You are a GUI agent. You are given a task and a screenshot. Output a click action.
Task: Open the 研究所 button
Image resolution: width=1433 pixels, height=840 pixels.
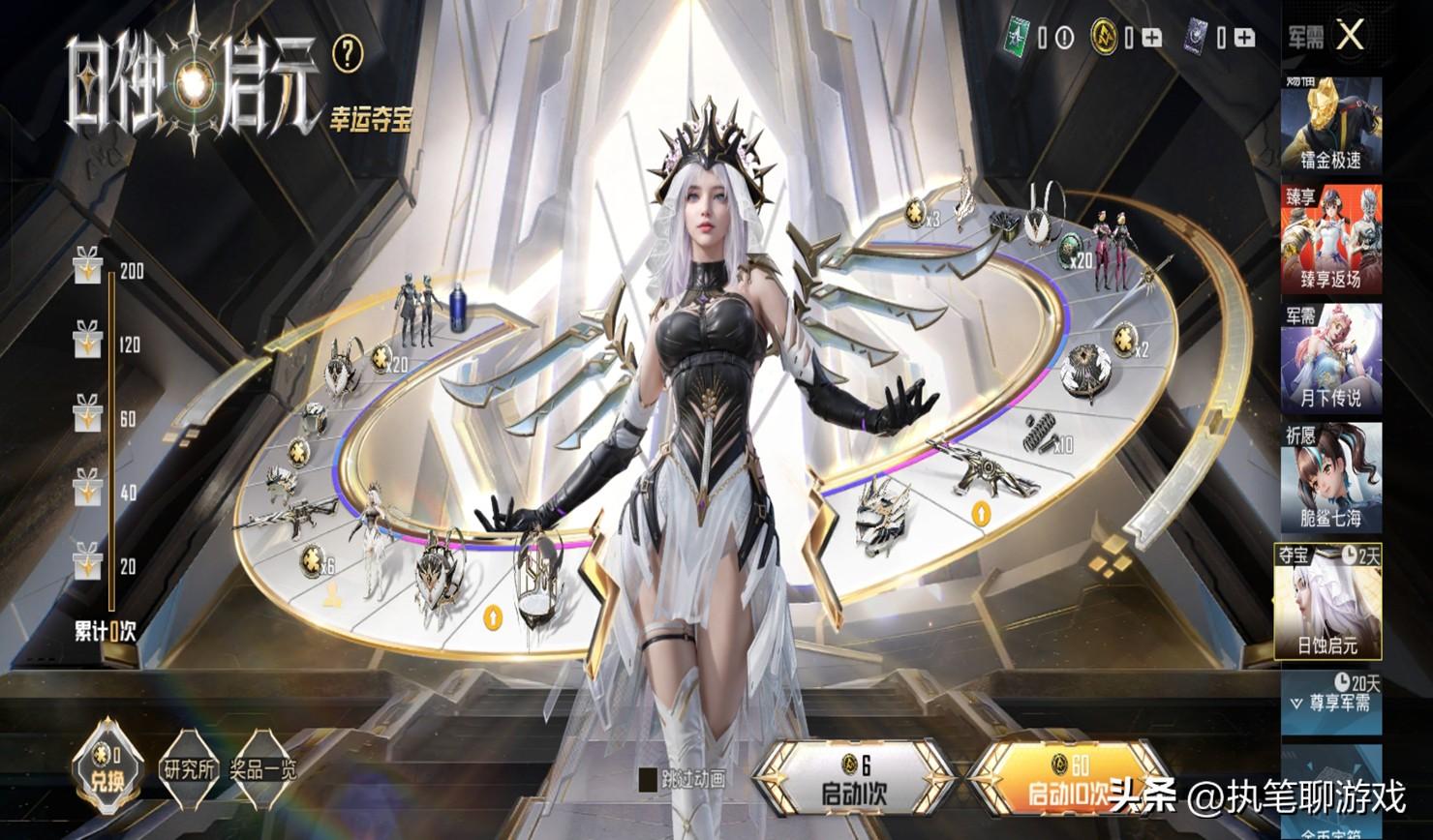tap(190, 770)
